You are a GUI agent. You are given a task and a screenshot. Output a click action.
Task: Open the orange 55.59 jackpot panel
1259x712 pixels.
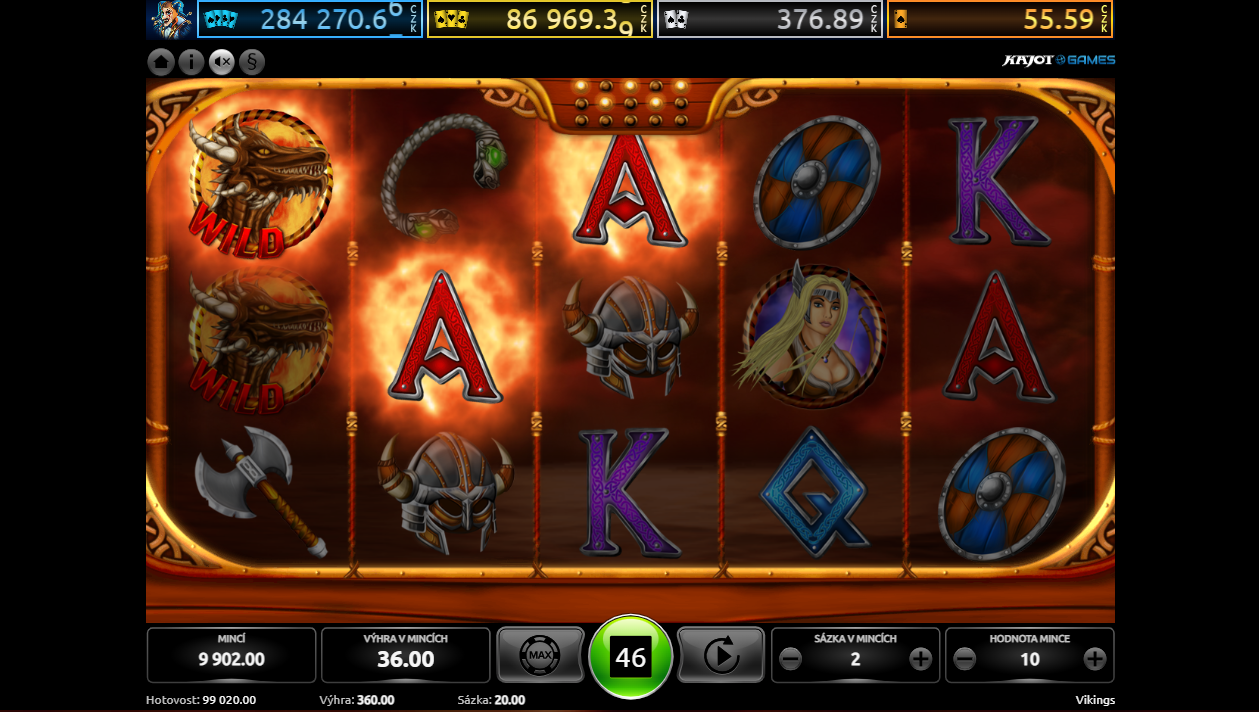coord(1000,19)
